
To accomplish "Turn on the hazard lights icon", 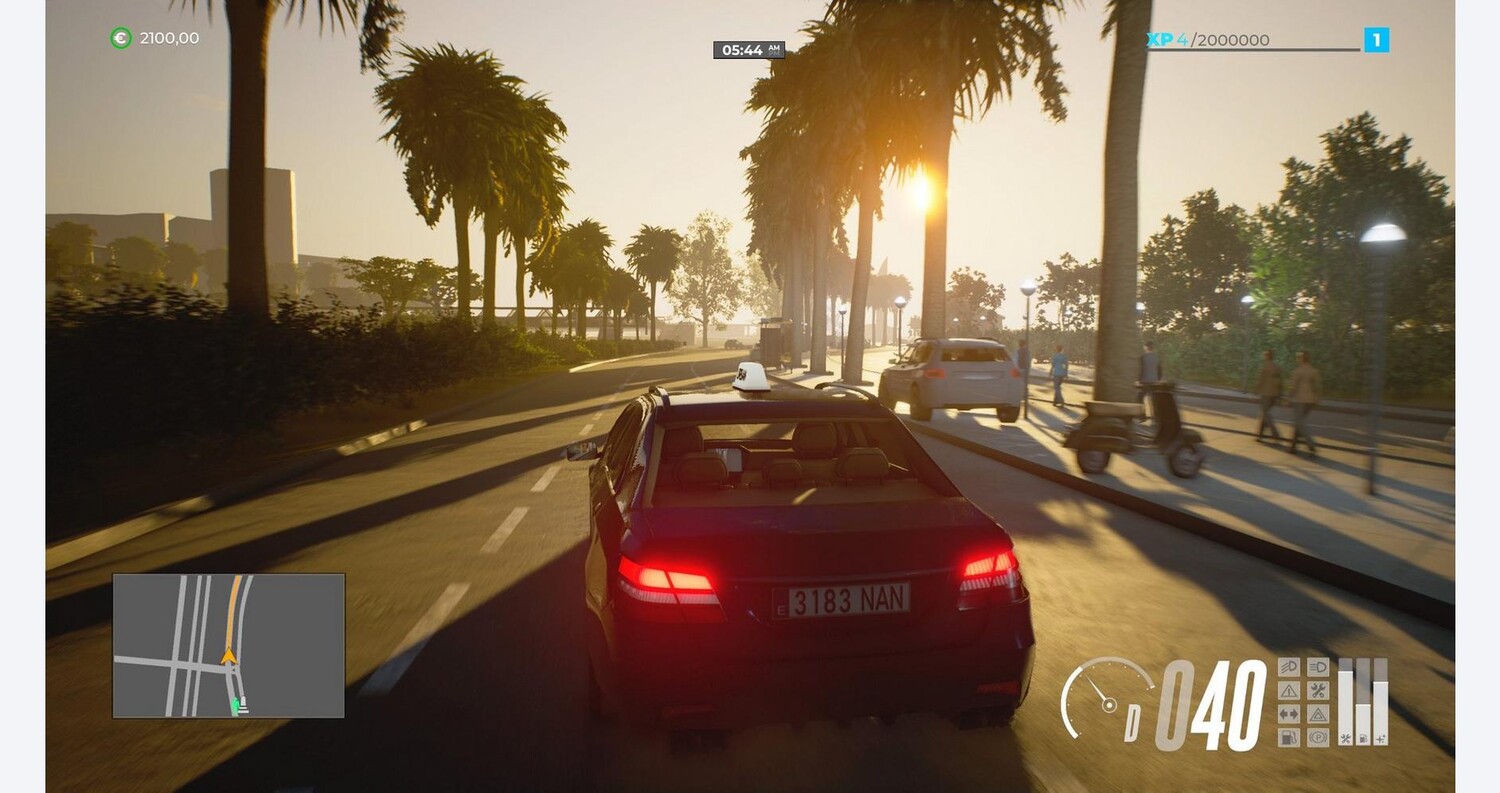I will tap(1318, 714).
